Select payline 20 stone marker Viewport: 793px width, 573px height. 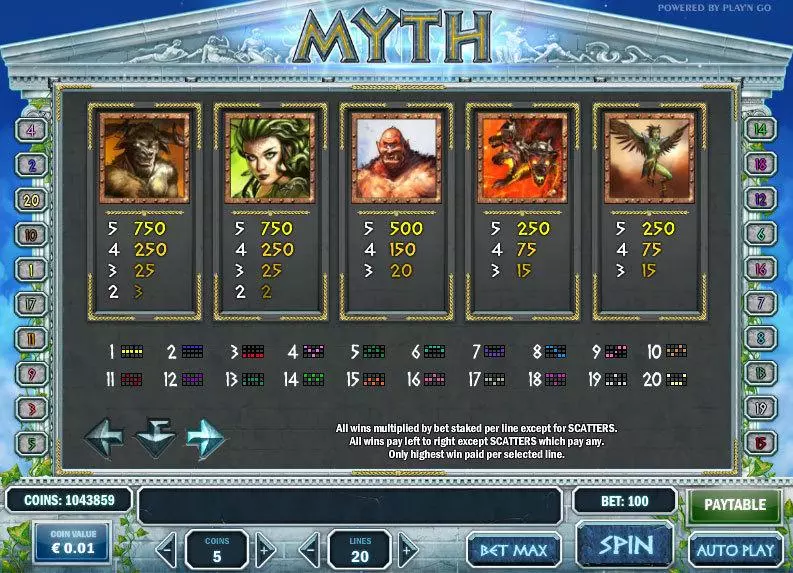31,199
